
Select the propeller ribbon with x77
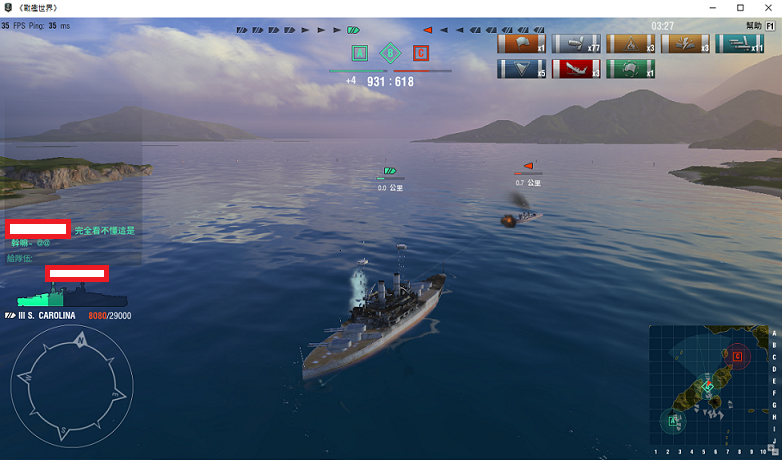[x=575, y=44]
